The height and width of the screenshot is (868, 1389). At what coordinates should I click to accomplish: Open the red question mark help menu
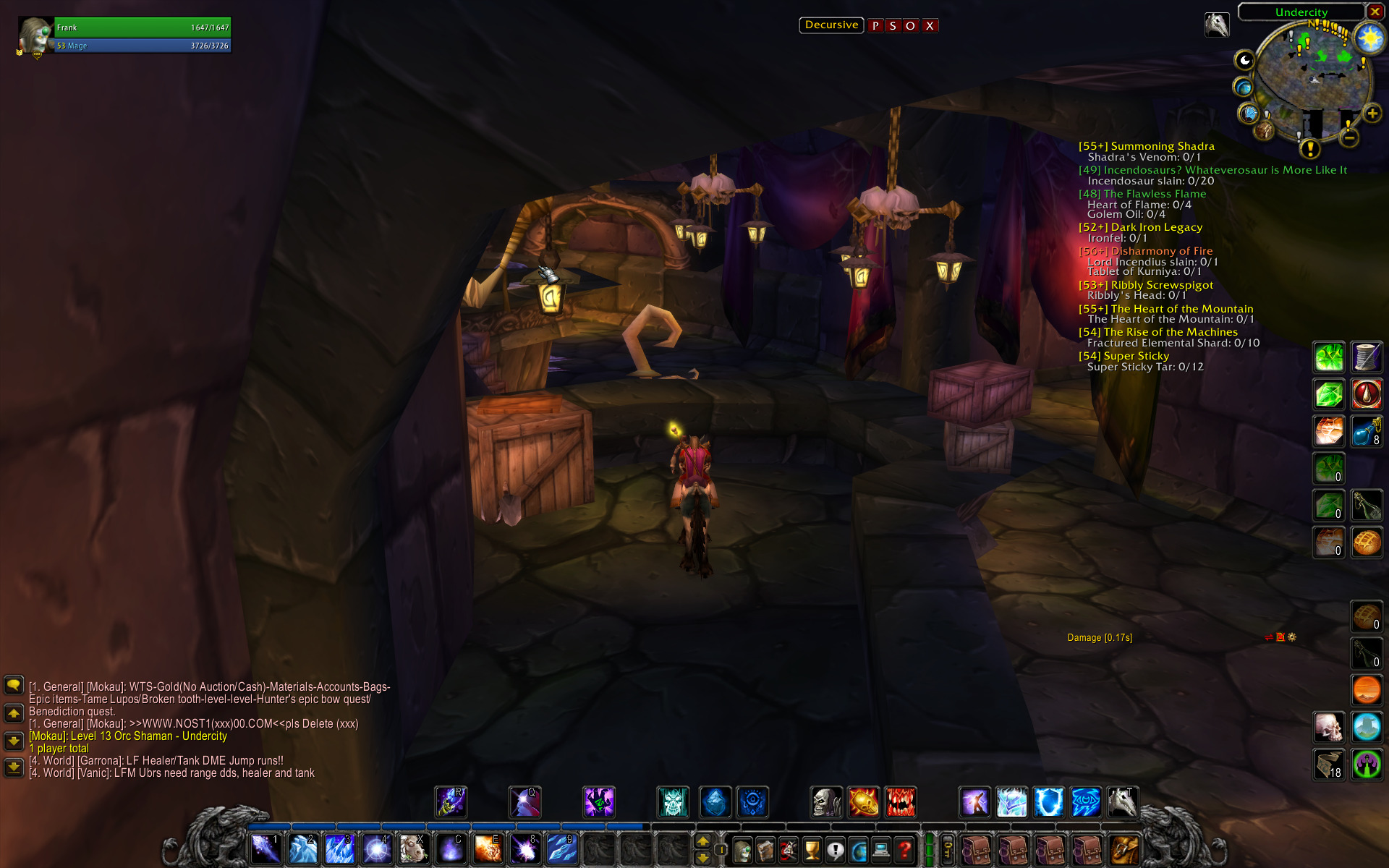(x=904, y=851)
